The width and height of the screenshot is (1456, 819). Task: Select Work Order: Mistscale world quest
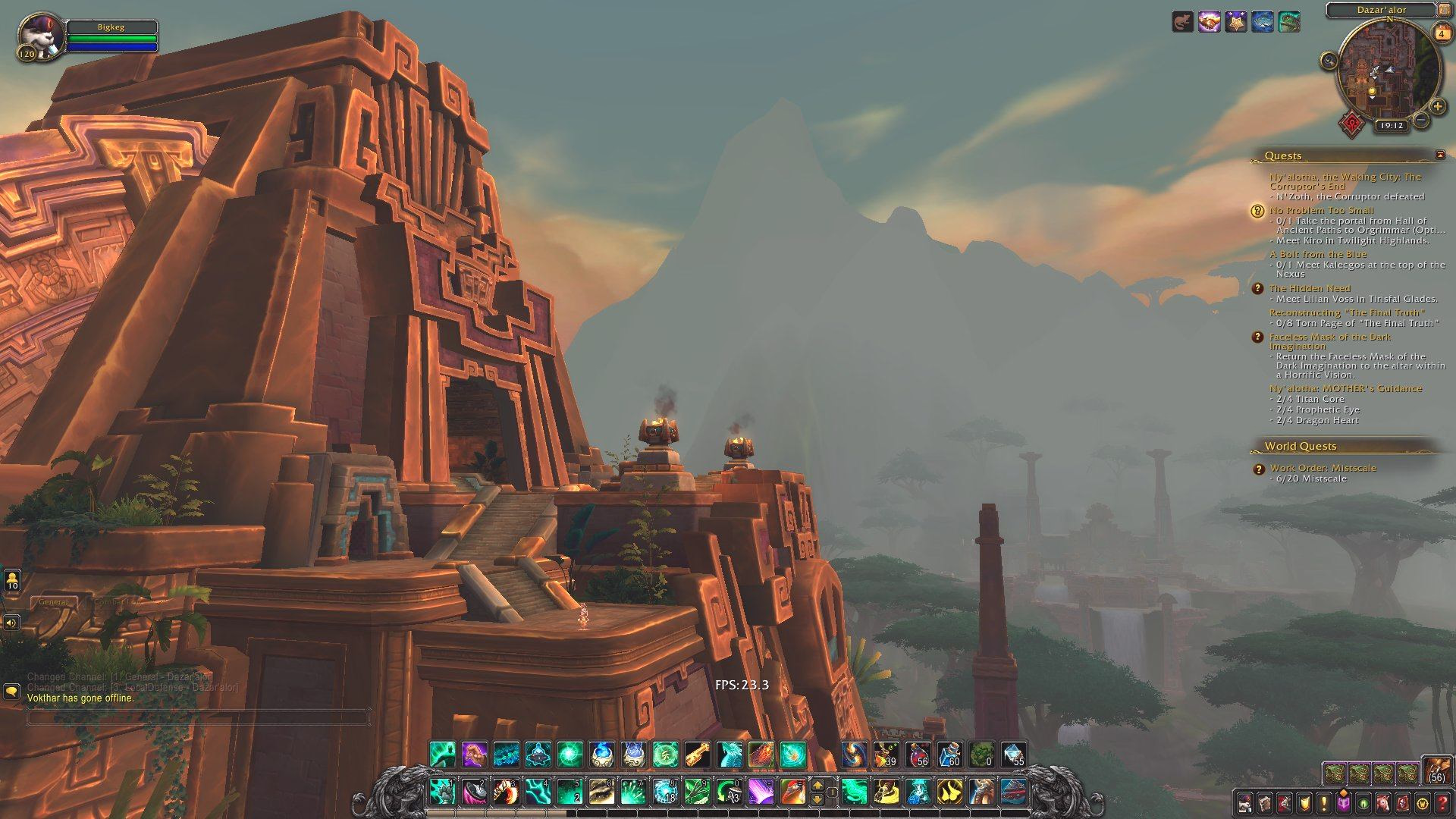(1323, 468)
